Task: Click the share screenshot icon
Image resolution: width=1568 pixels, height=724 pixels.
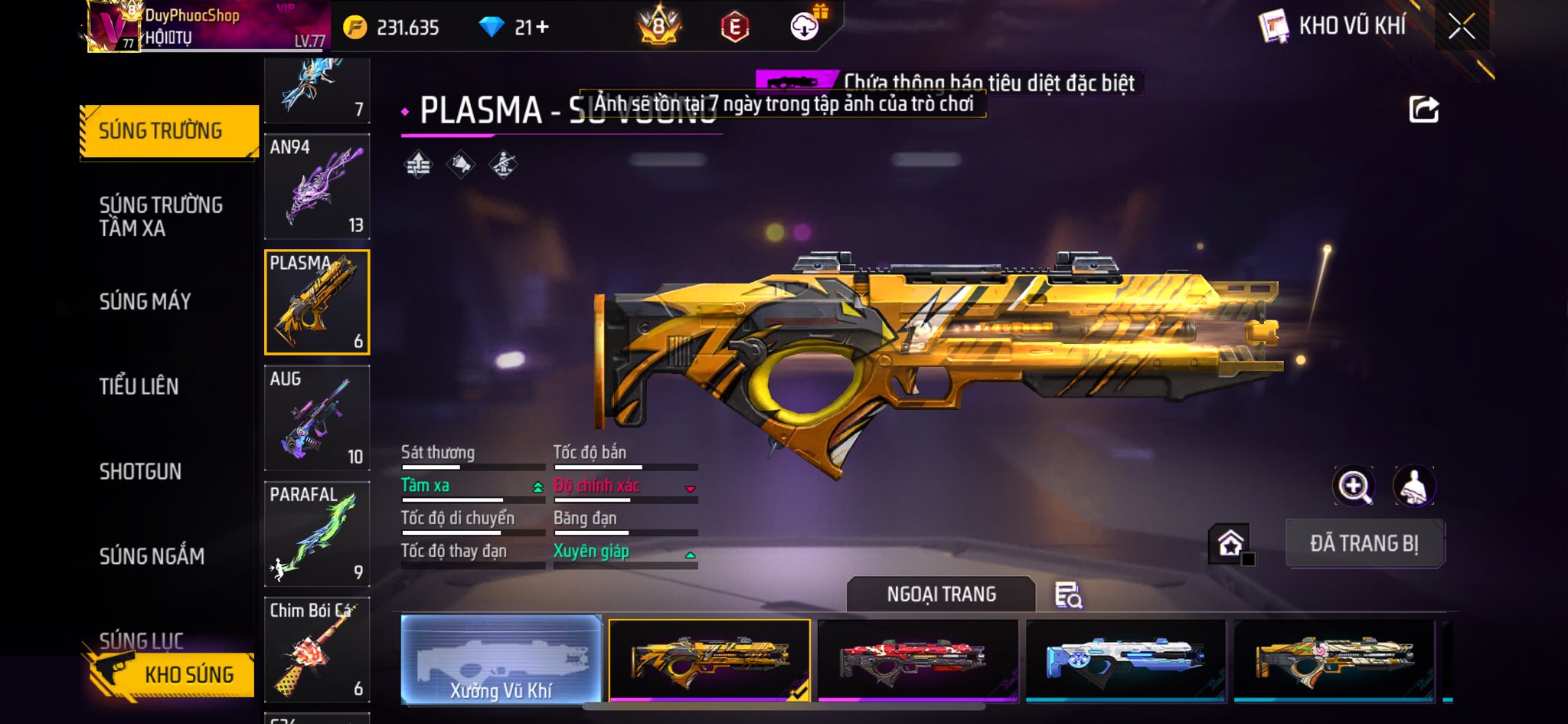Action: tap(1423, 110)
